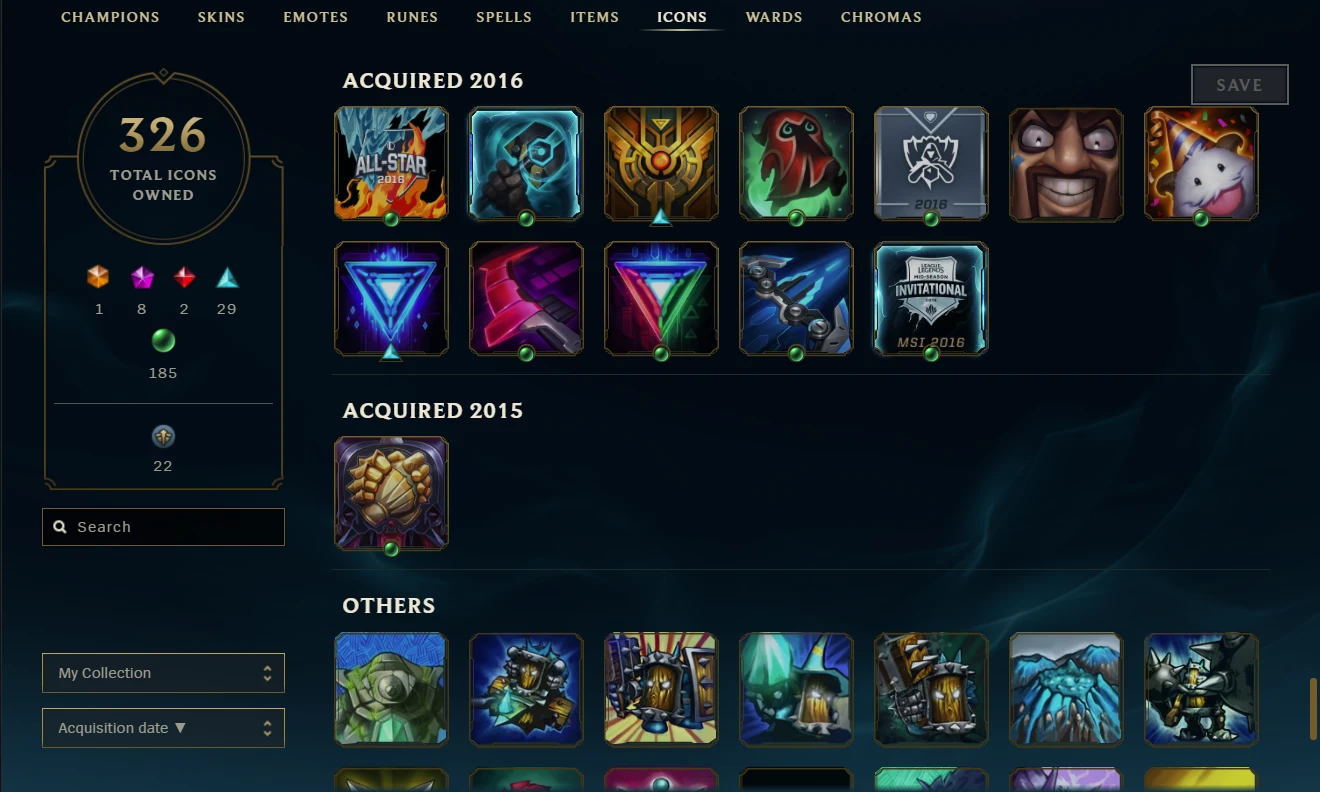1320x792 pixels.
Task: Select the MSI 2016 Invitational summoner icon
Action: coord(931,298)
